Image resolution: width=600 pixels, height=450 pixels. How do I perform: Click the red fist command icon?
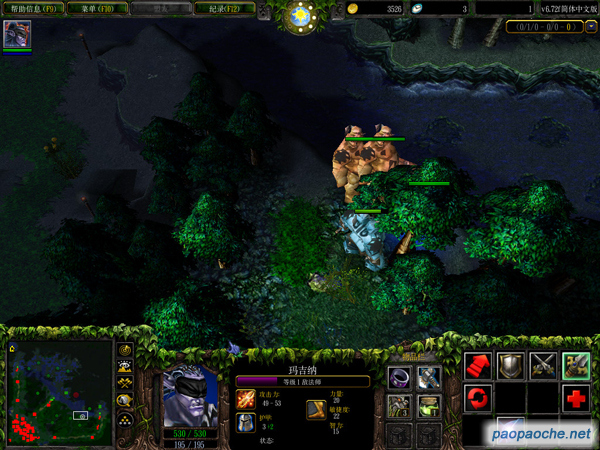[x=477, y=365]
